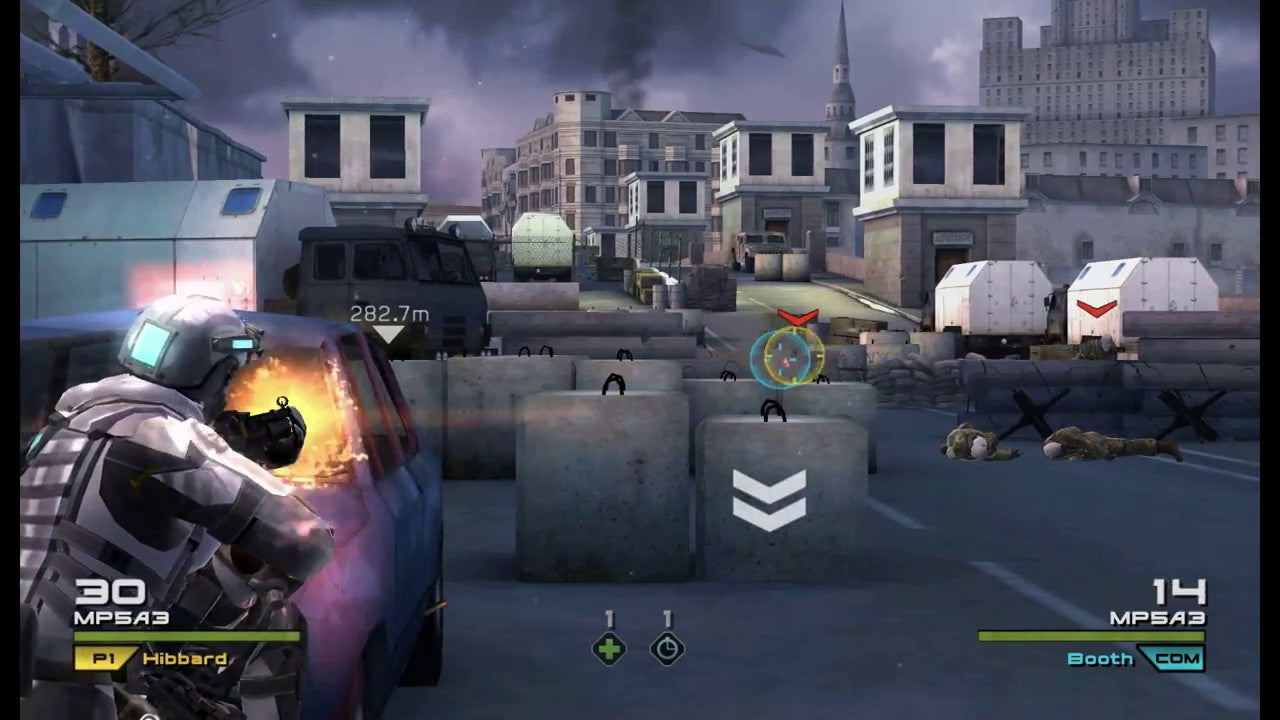Activate the stopwatch item icon
The image size is (1280, 720).
[667, 650]
